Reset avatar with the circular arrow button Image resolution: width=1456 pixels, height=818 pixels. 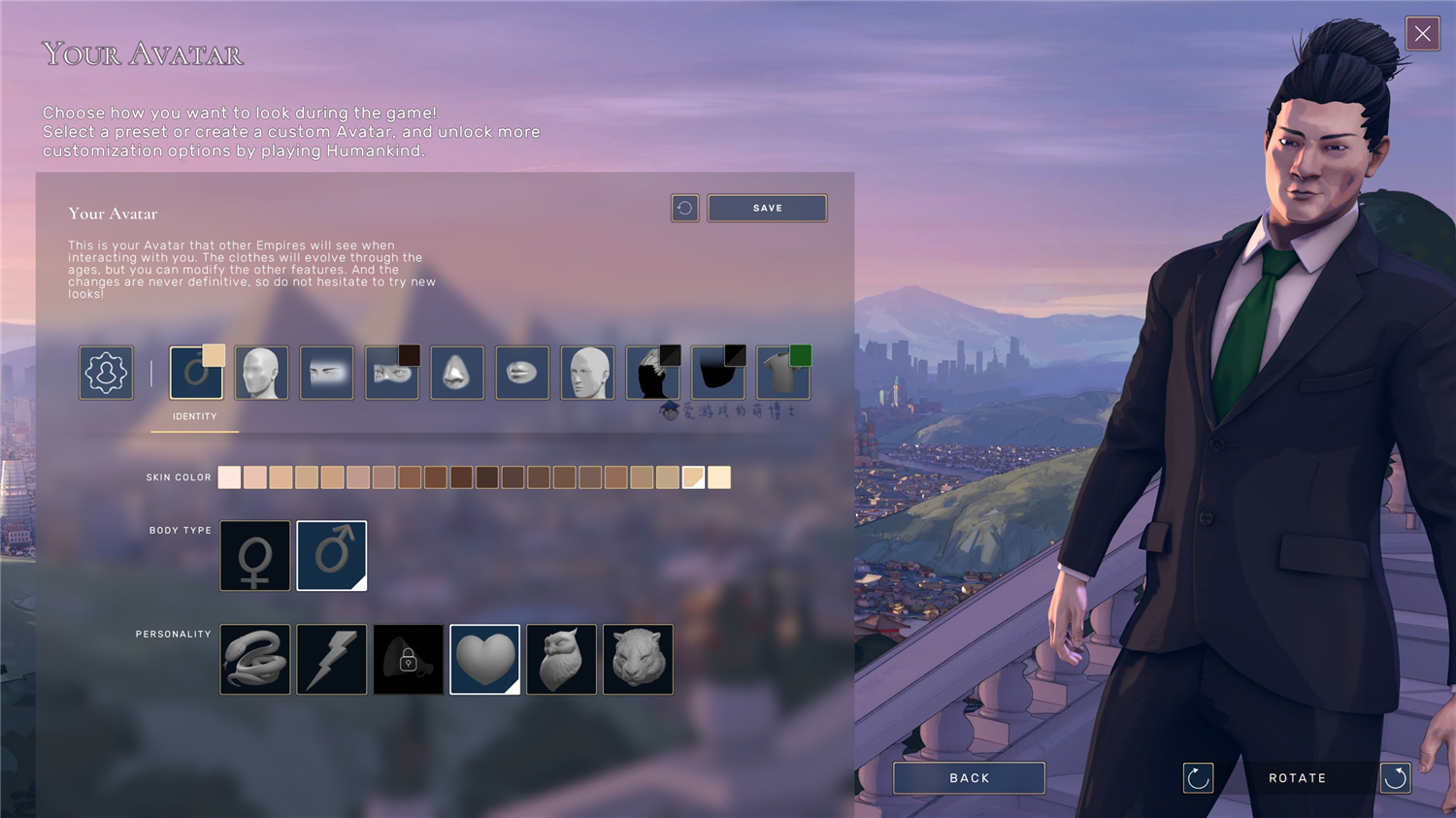click(x=684, y=209)
